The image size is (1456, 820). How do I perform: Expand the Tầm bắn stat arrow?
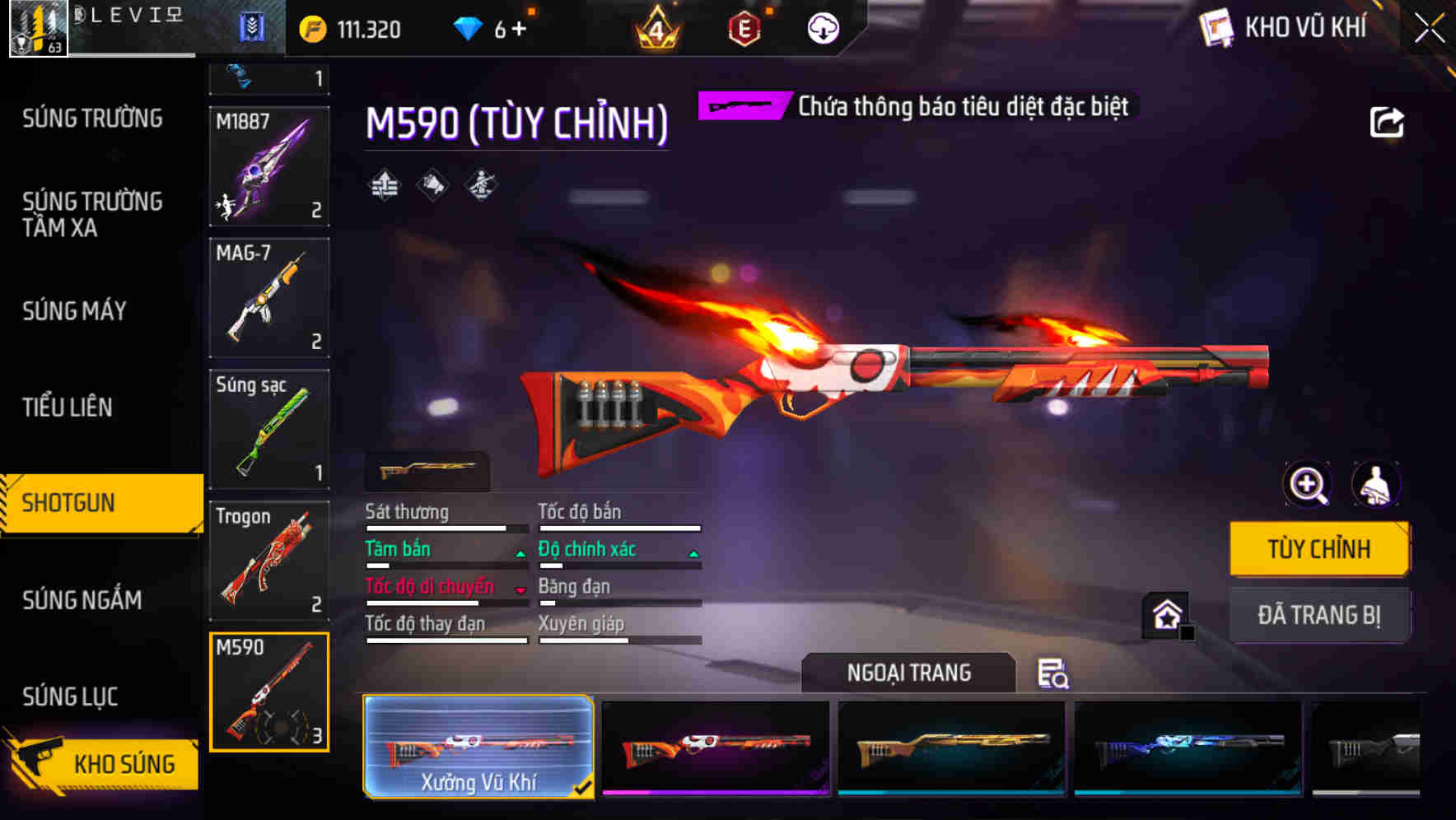(520, 555)
